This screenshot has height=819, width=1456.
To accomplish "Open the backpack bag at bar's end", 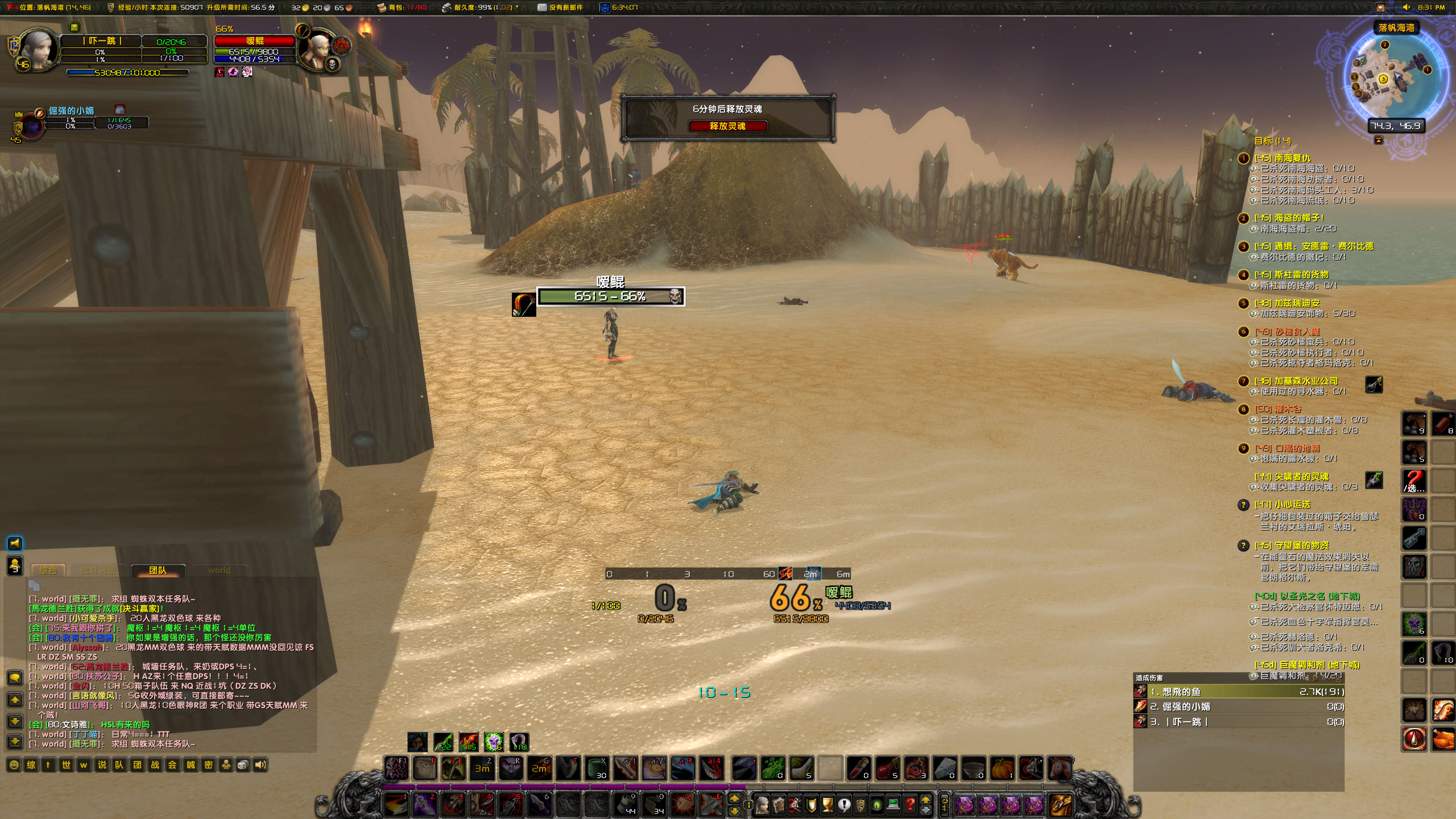I will pos(1060,805).
